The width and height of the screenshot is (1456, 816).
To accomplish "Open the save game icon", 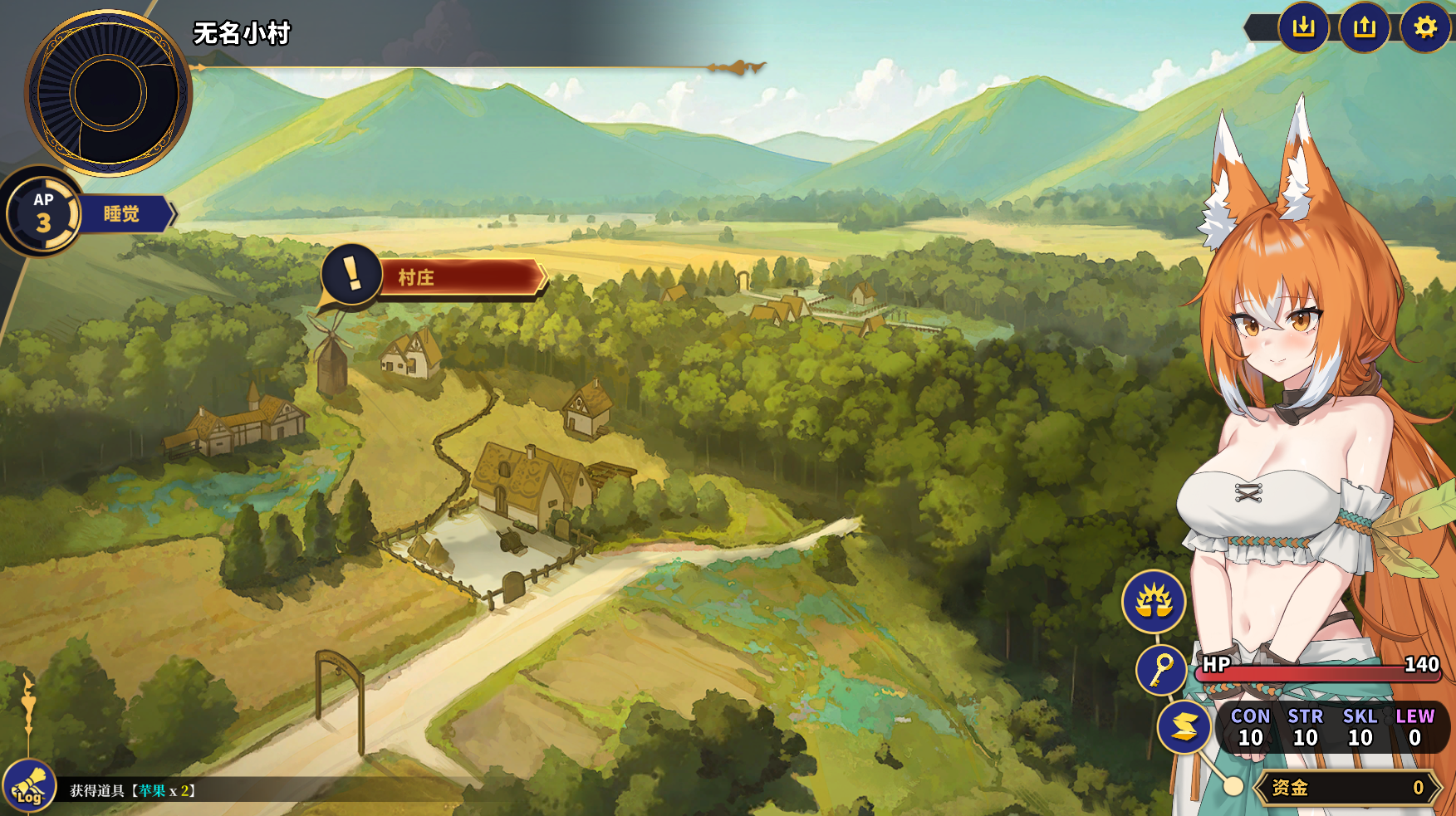I will pos(1303,27).
